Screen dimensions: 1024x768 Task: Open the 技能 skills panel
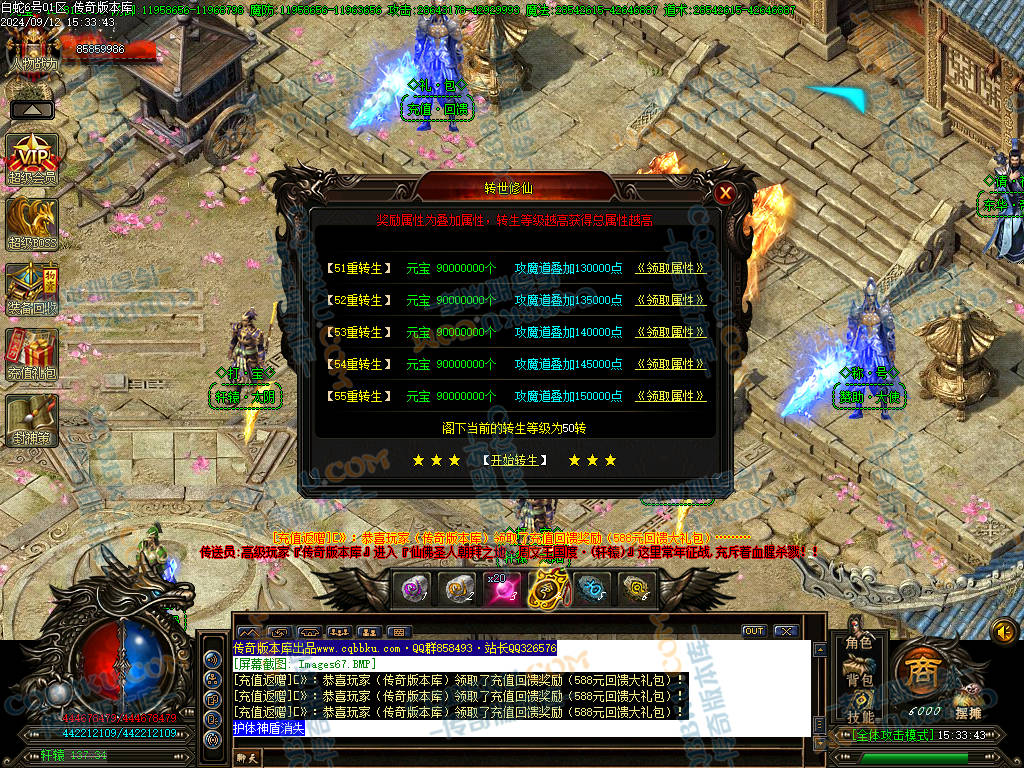[x=859, y=716]
